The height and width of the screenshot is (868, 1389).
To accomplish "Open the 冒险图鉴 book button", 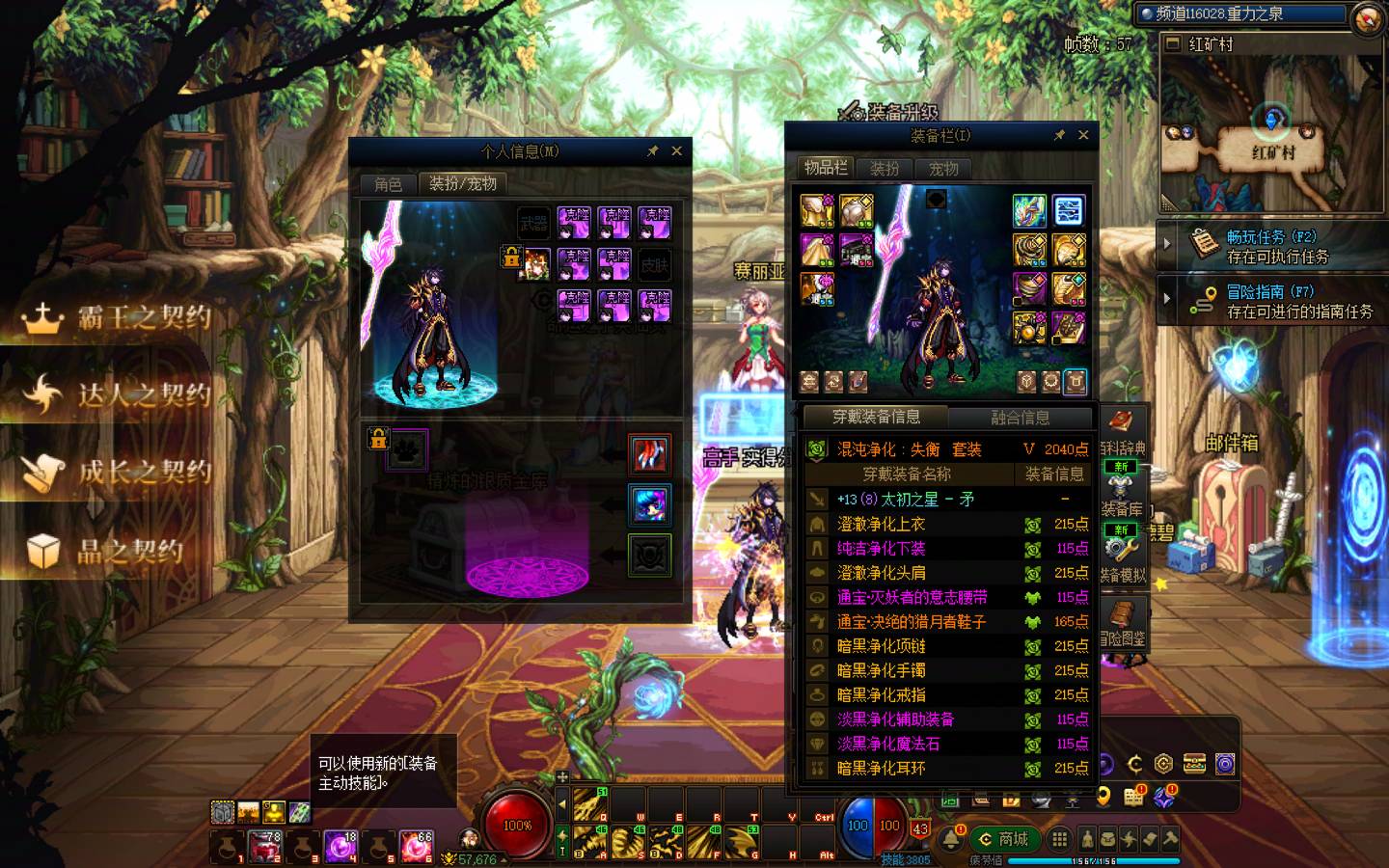I will 1122,622.
